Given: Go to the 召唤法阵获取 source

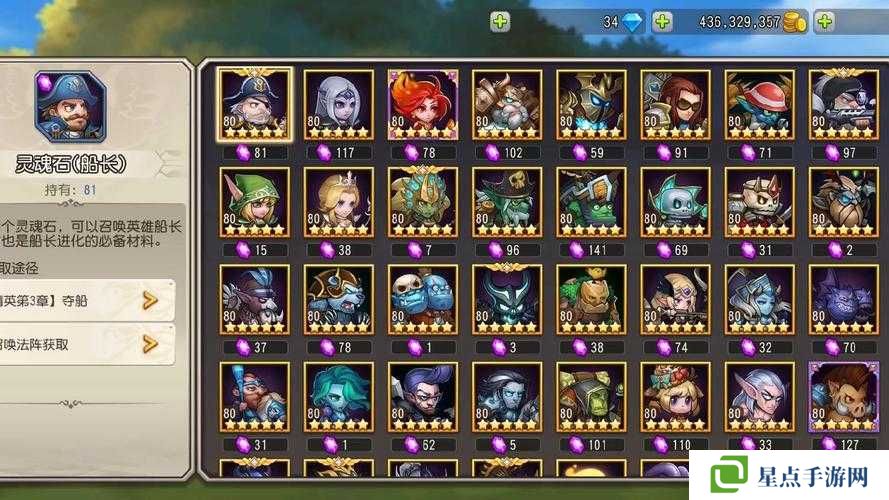Looking at the screenshot, I should click(x=85, y=344).
